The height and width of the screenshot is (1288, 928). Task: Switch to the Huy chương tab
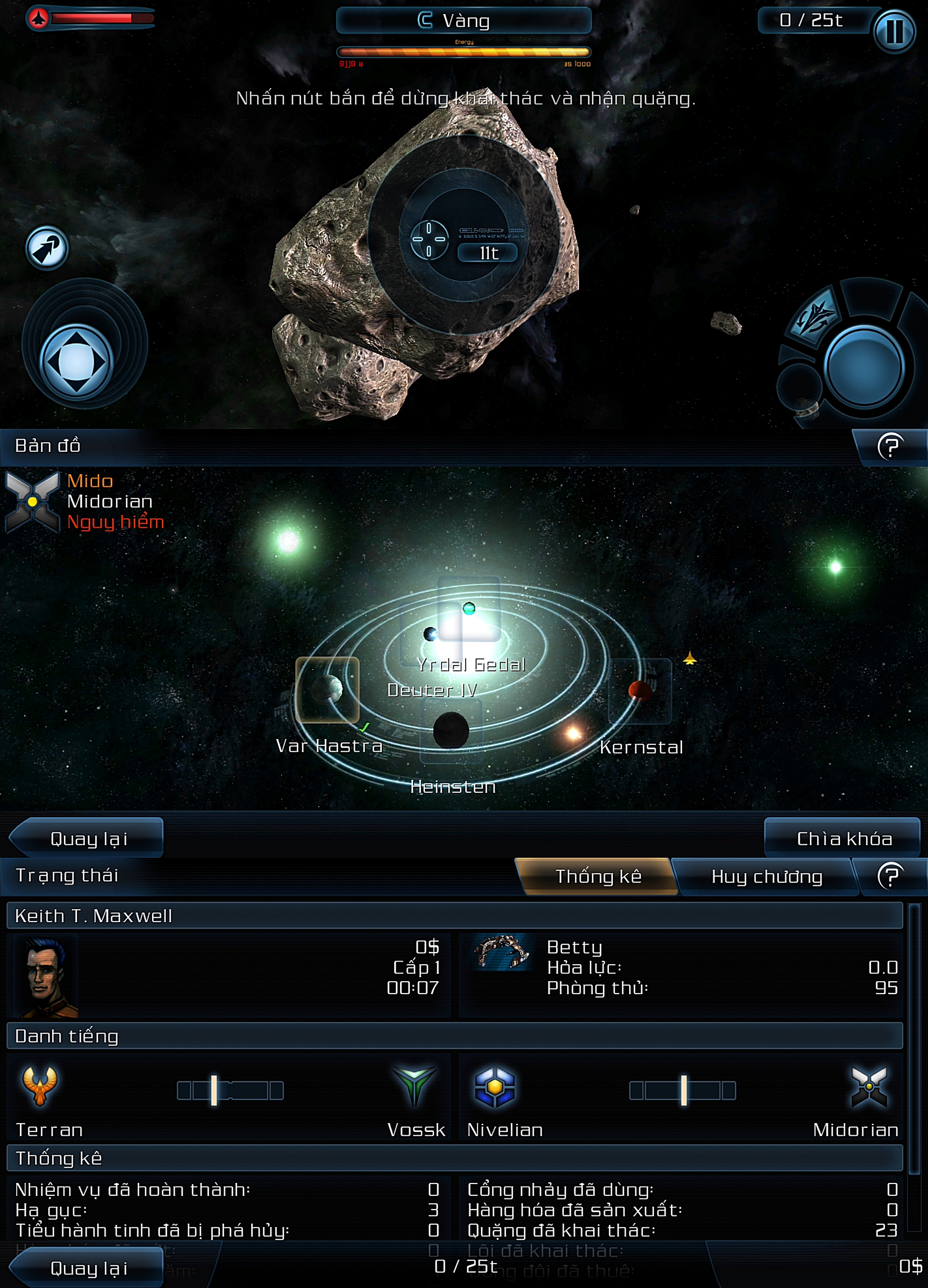click(766, 877)
